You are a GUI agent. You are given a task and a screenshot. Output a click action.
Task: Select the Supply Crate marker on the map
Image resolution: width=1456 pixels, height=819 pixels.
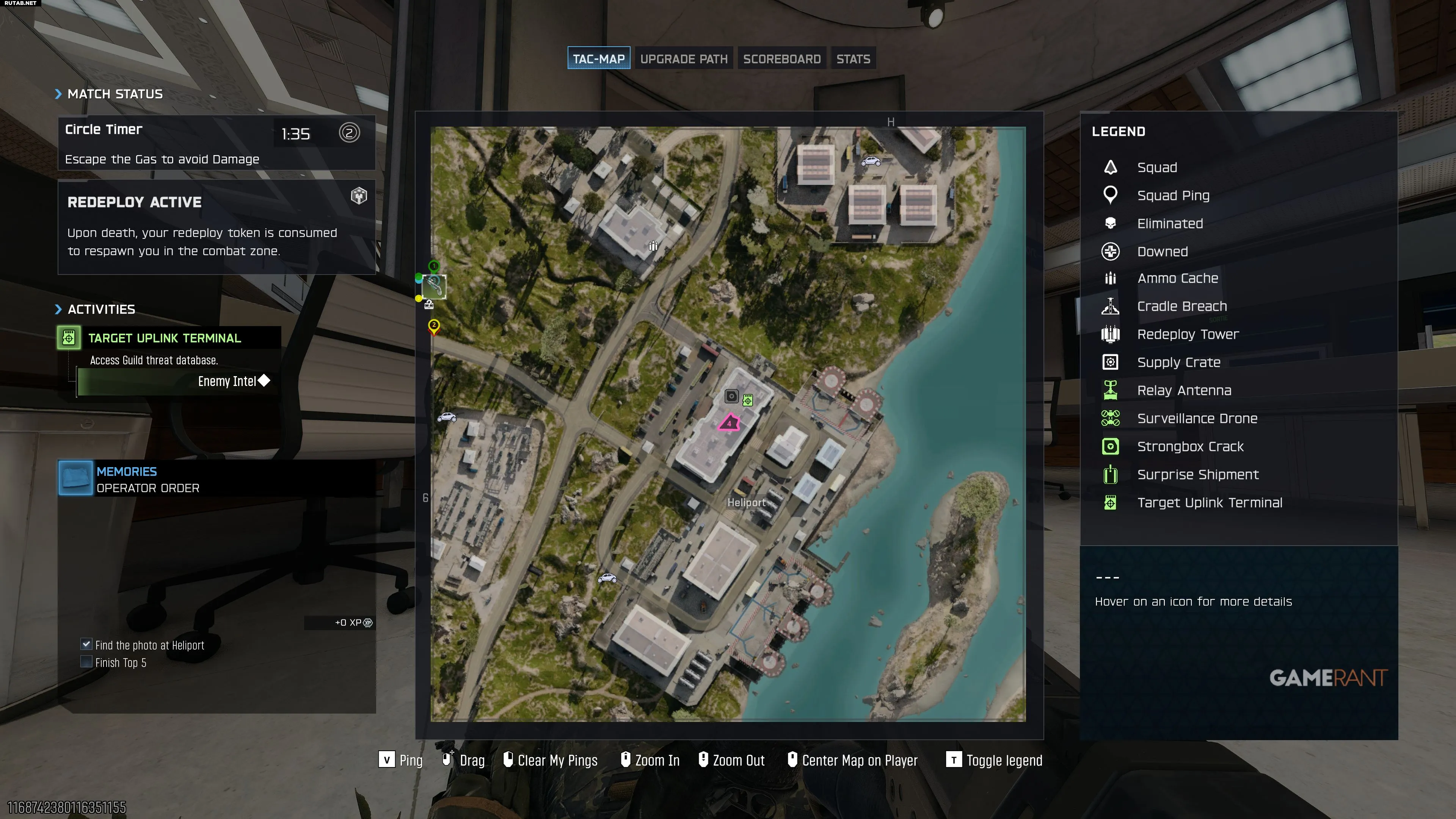[731, 396]
